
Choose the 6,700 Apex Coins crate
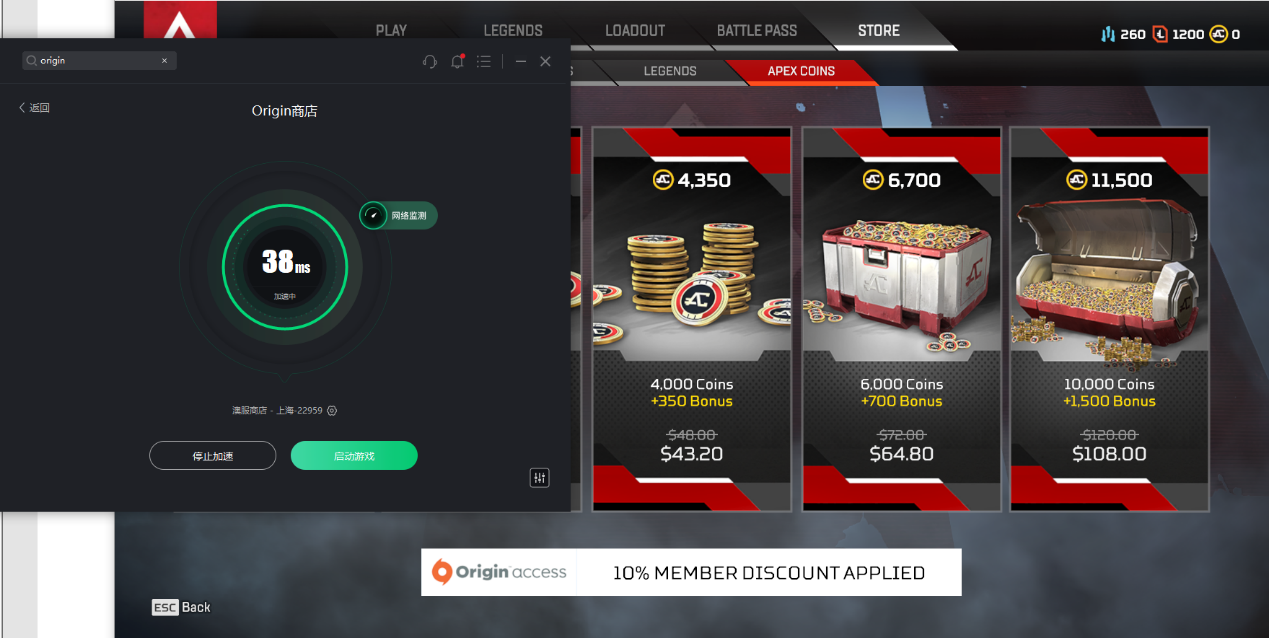click(x=902, y=318)
